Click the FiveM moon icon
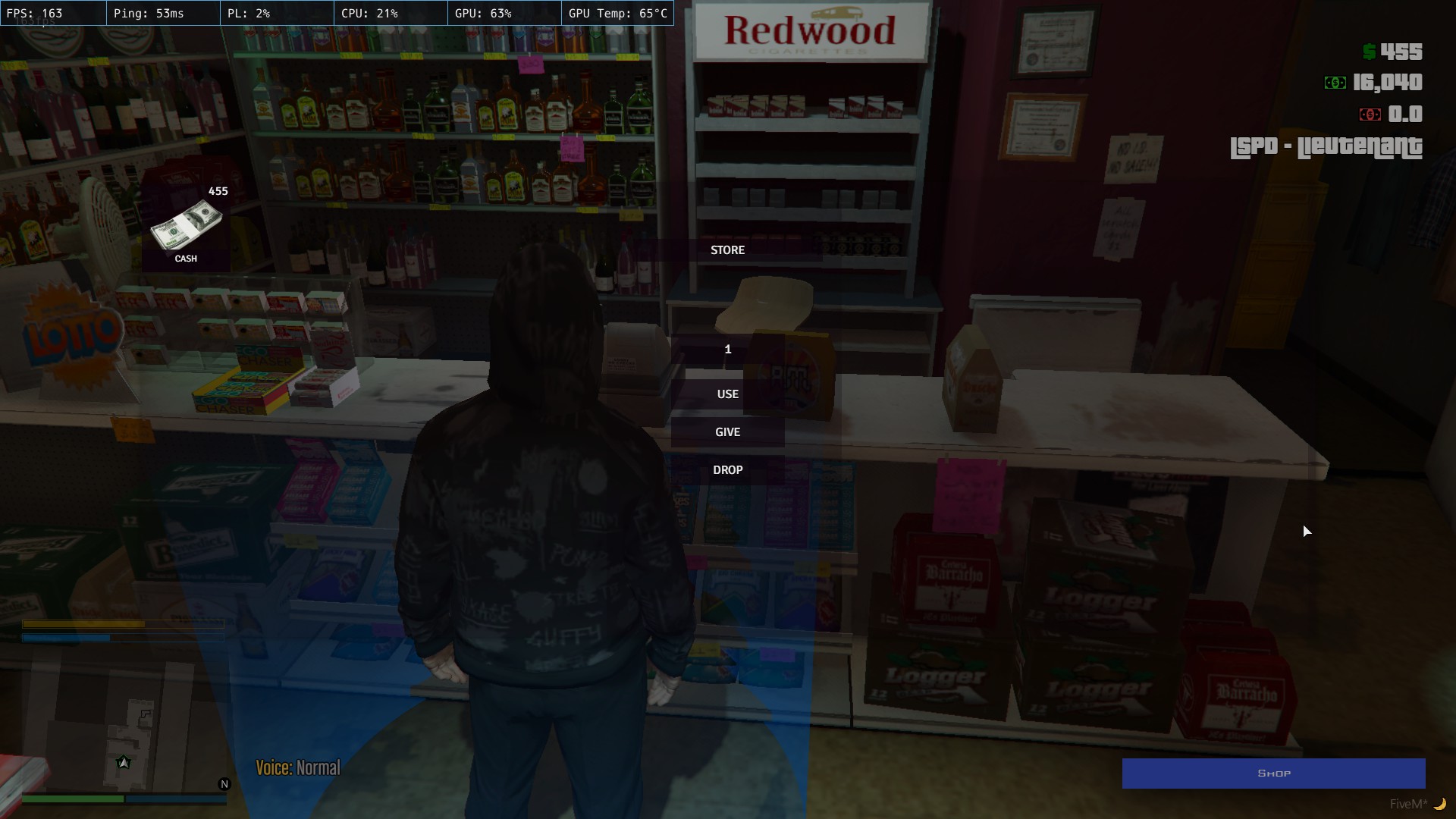This screenshot has height=819, width=1456. pyautogui.click(x=1441, y=805)
